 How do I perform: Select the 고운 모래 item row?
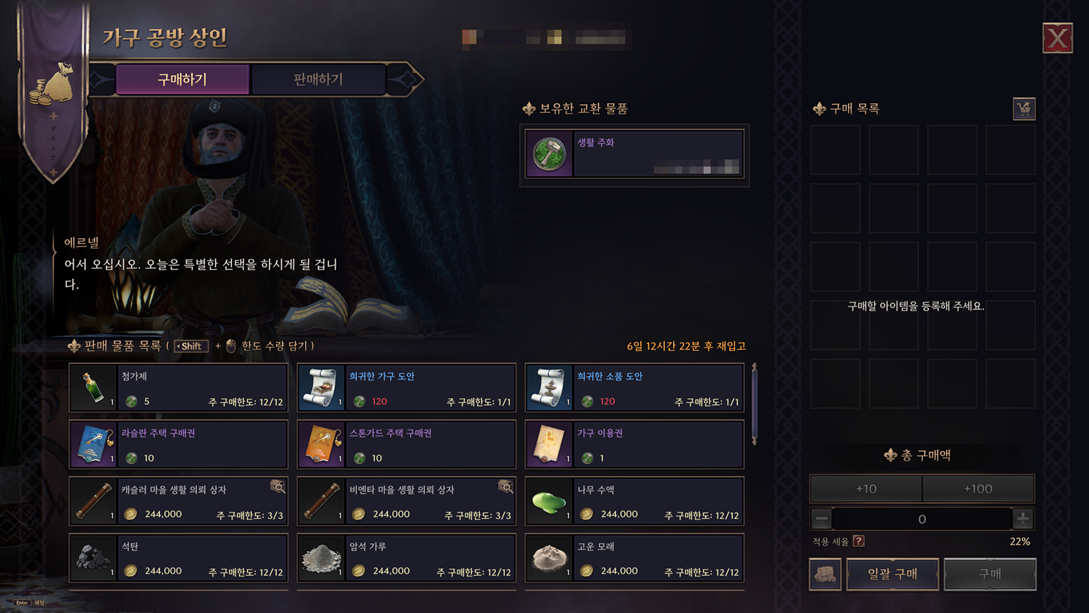click(x=634, y=558)
